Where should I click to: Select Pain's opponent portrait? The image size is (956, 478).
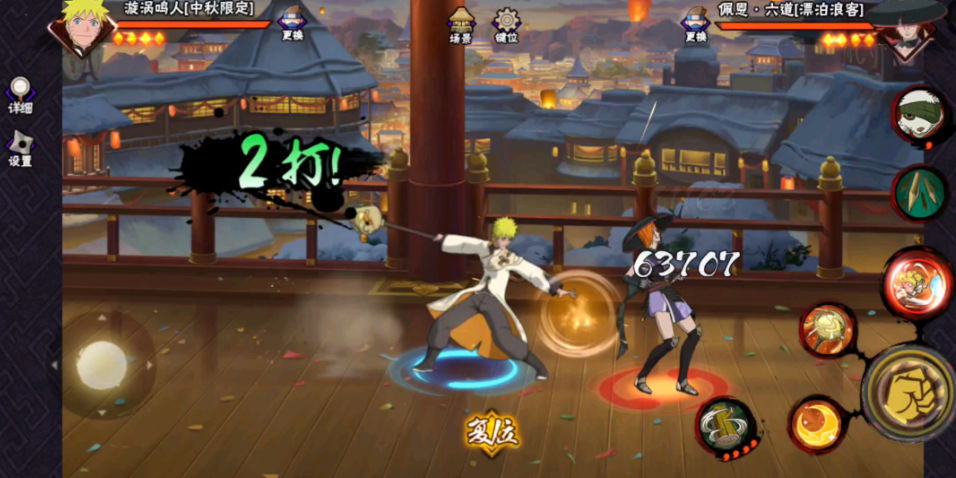click(906, 27)
